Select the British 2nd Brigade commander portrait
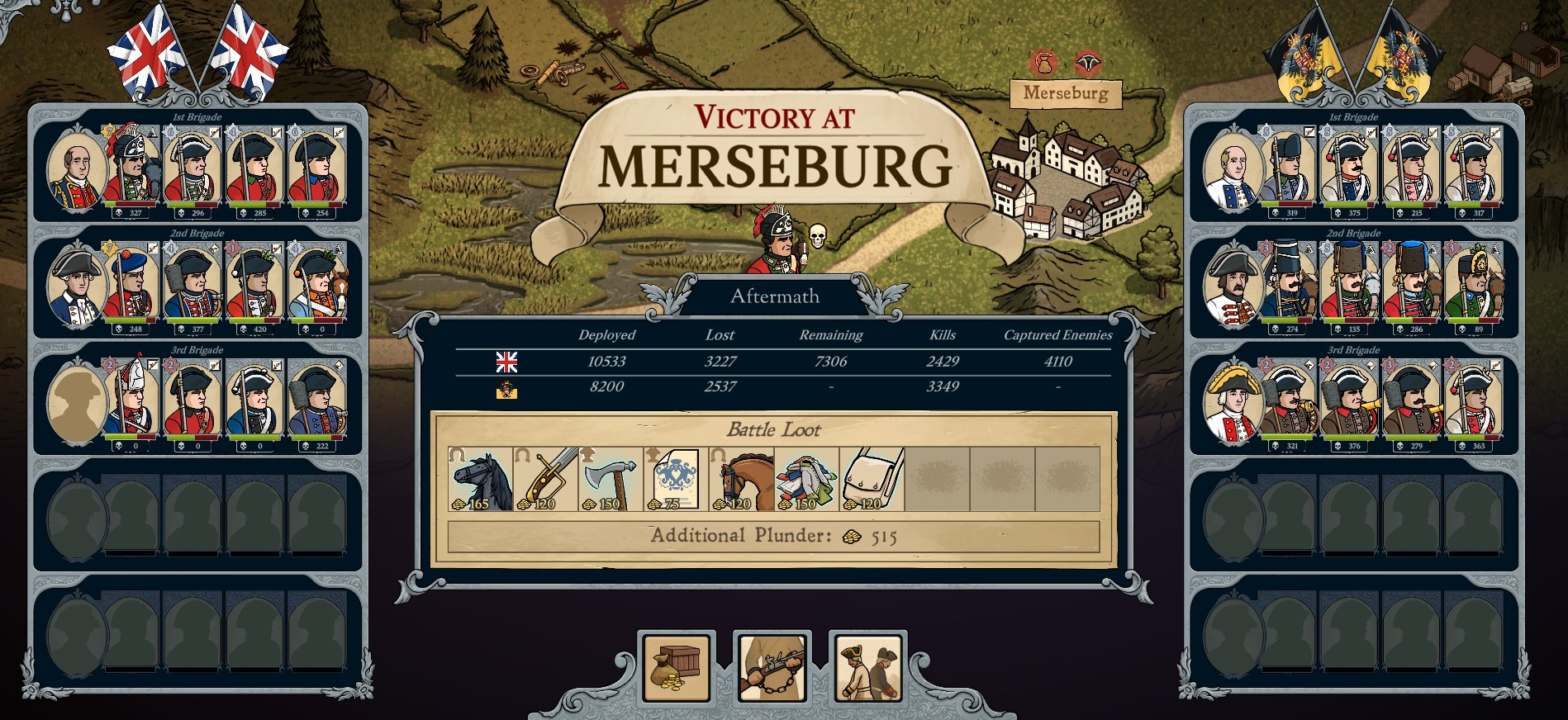The height and width of the screenshot is (720, 1568). [x=76, y=287]
